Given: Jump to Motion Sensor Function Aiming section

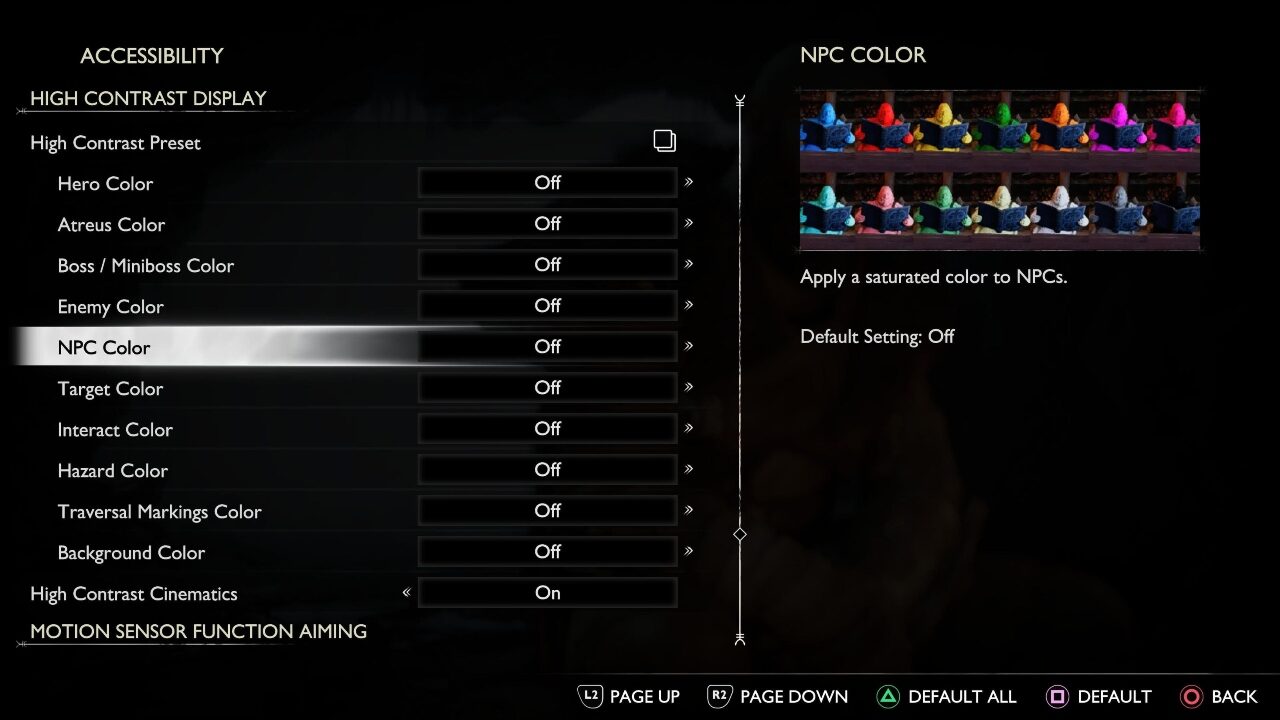Looking at the screenshot, I should [x=198, y=632].
